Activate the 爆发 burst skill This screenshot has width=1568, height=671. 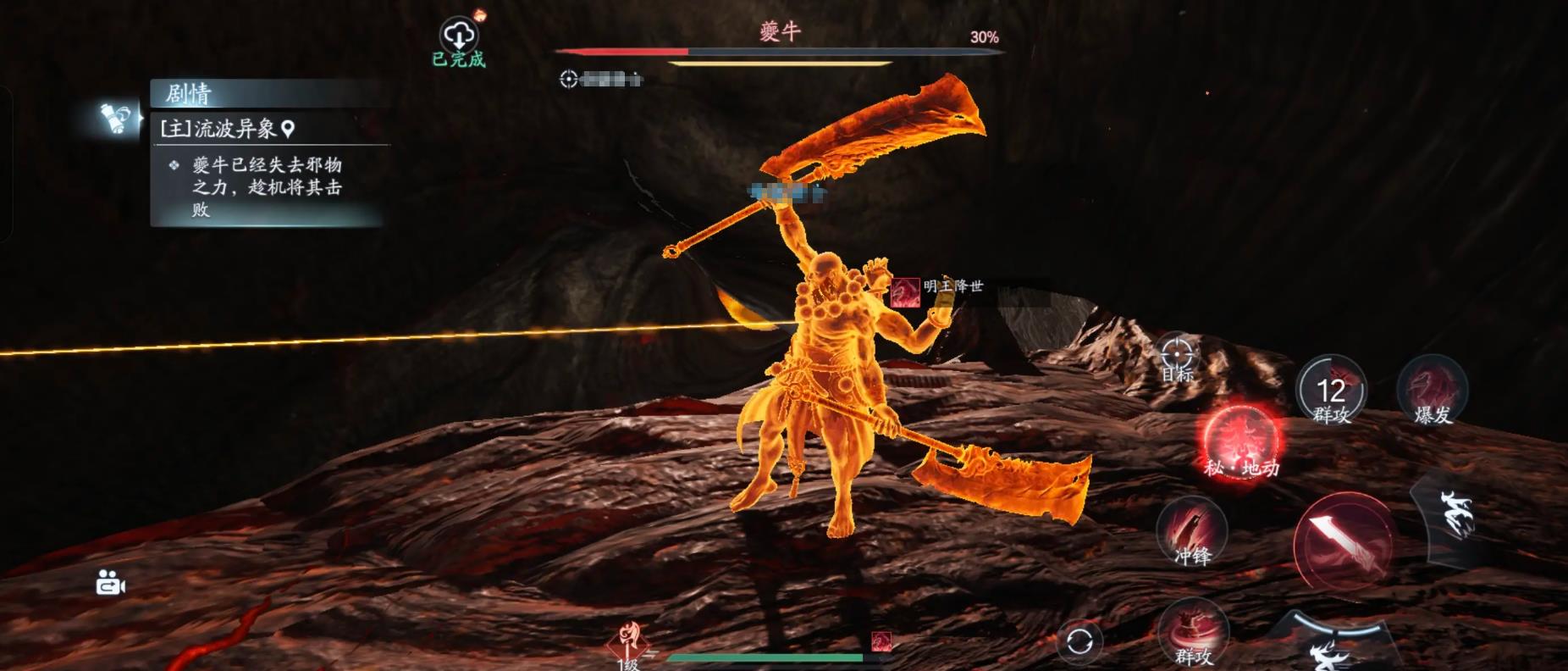coord(1432,391)
